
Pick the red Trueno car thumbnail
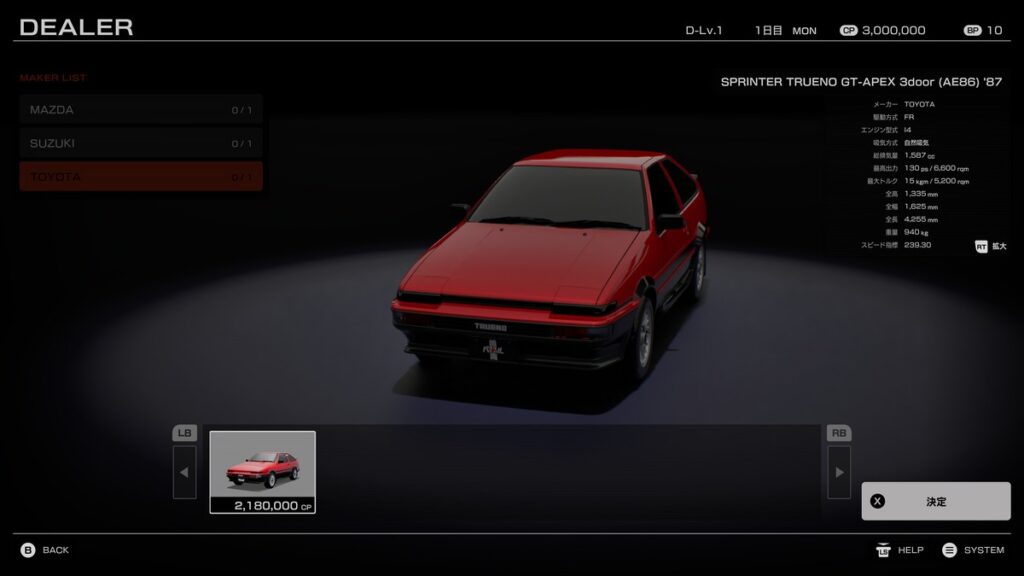(262, 472)
